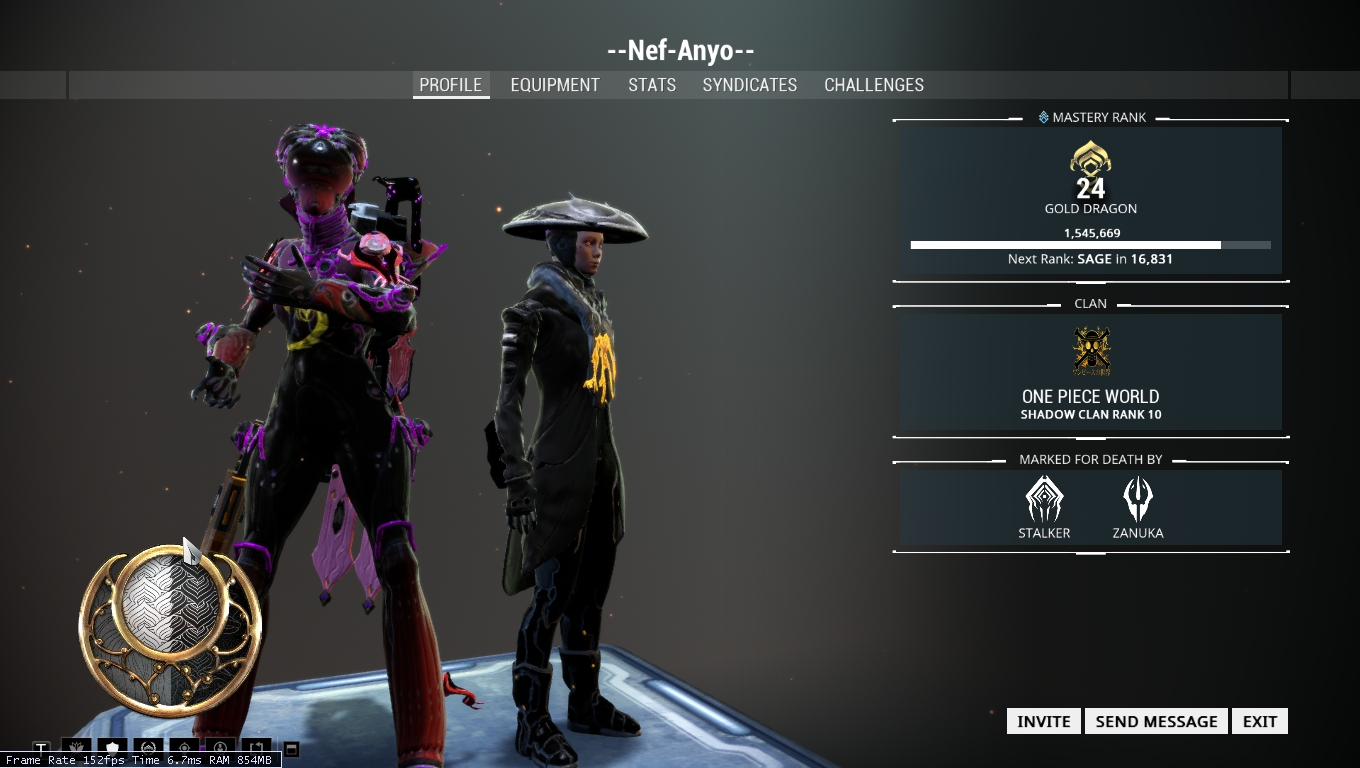Click the shield icon in the bottom toolbar
Viewport: 1360px width, 768px height.
pos(112,747)
